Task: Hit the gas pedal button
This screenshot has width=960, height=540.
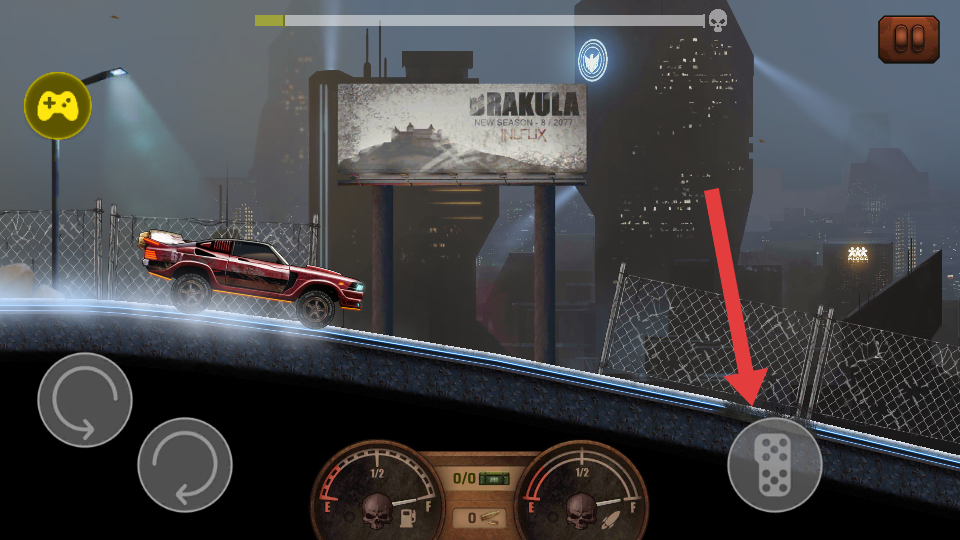Action: (x=775, y=465)
